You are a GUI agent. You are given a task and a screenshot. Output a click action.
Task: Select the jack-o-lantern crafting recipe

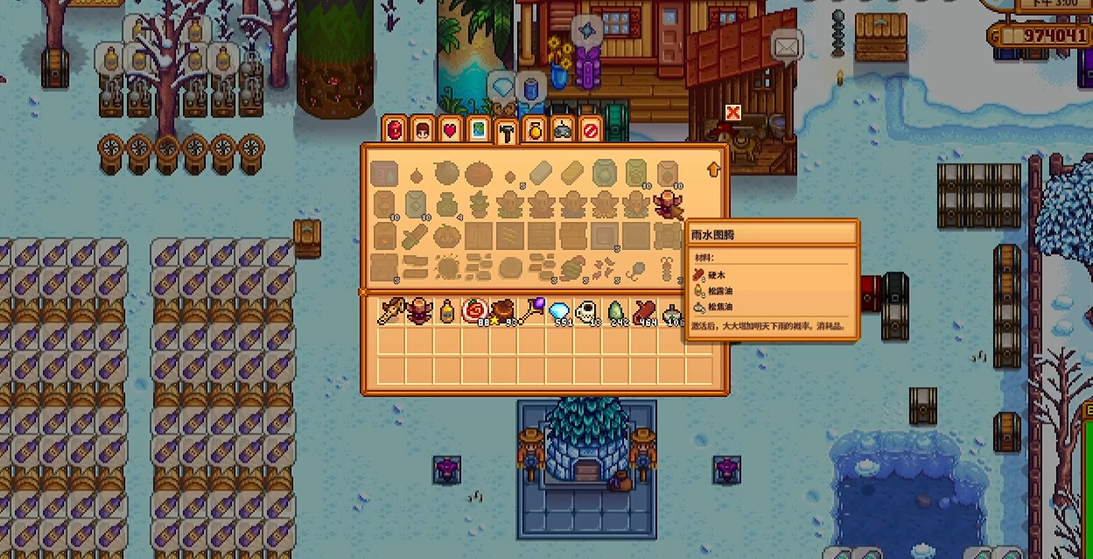point(447,237)
